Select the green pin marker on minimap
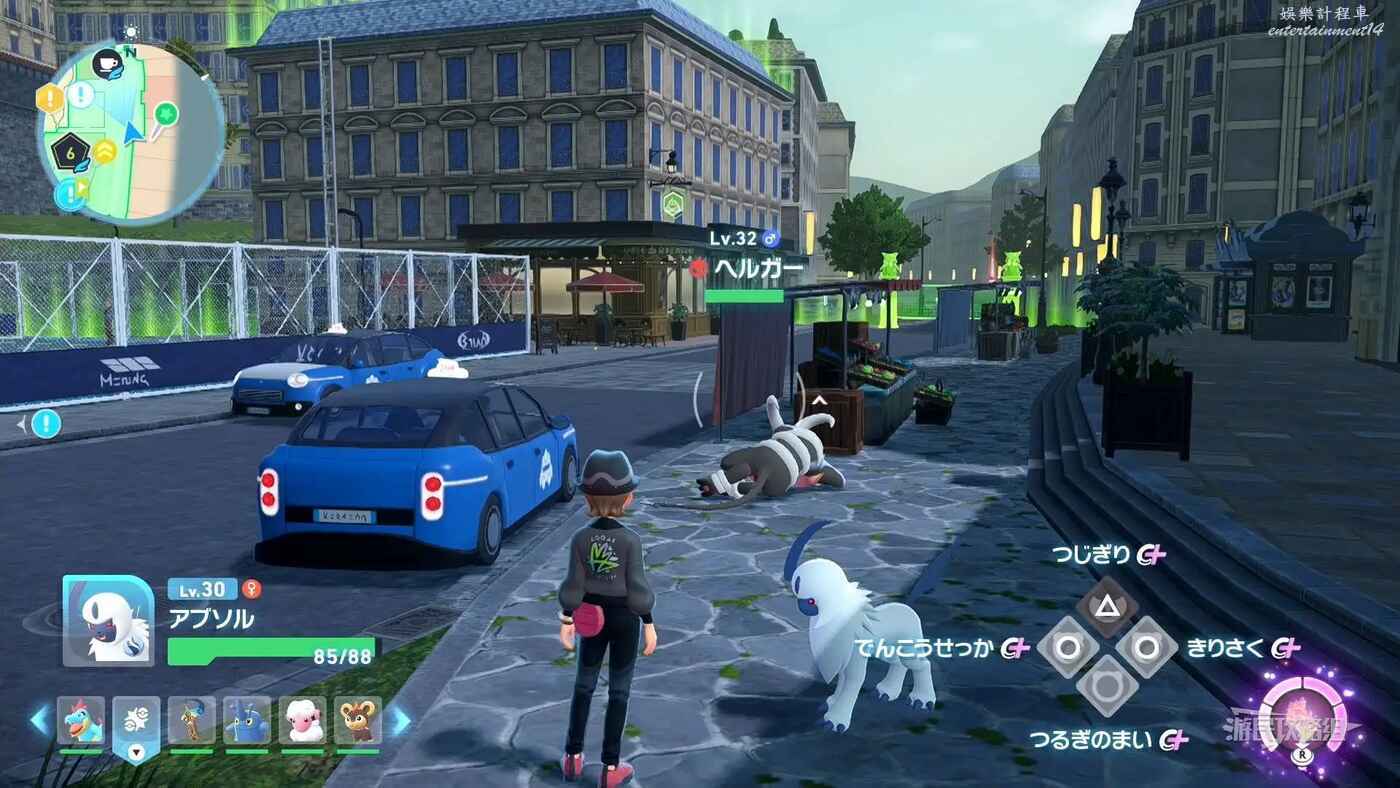The image size is (1400, 788). pyautogui.click(x=165, y=115)
